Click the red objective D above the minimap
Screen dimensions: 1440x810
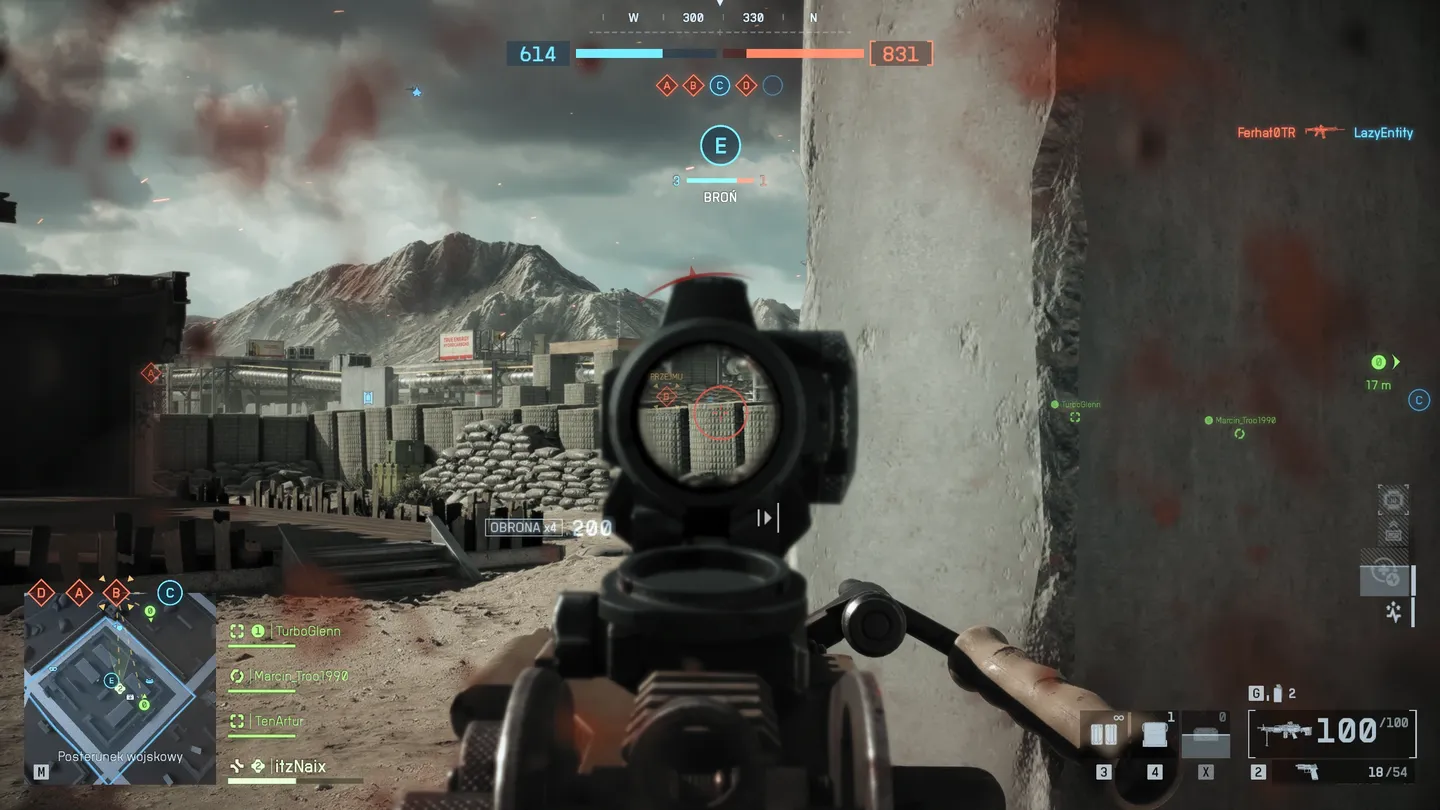(x=41, y=593)
